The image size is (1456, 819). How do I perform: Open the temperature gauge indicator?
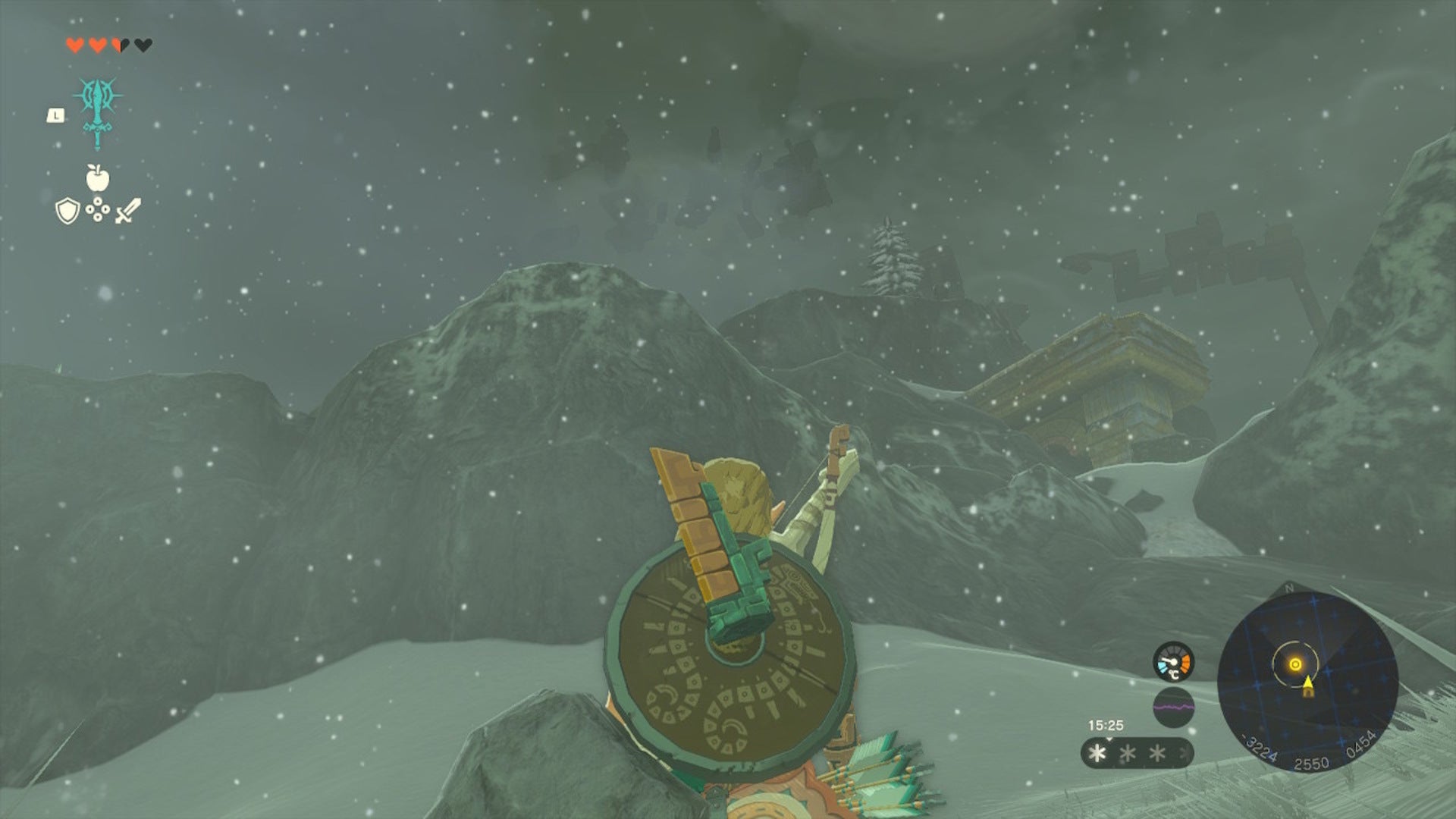(1174, 661)
